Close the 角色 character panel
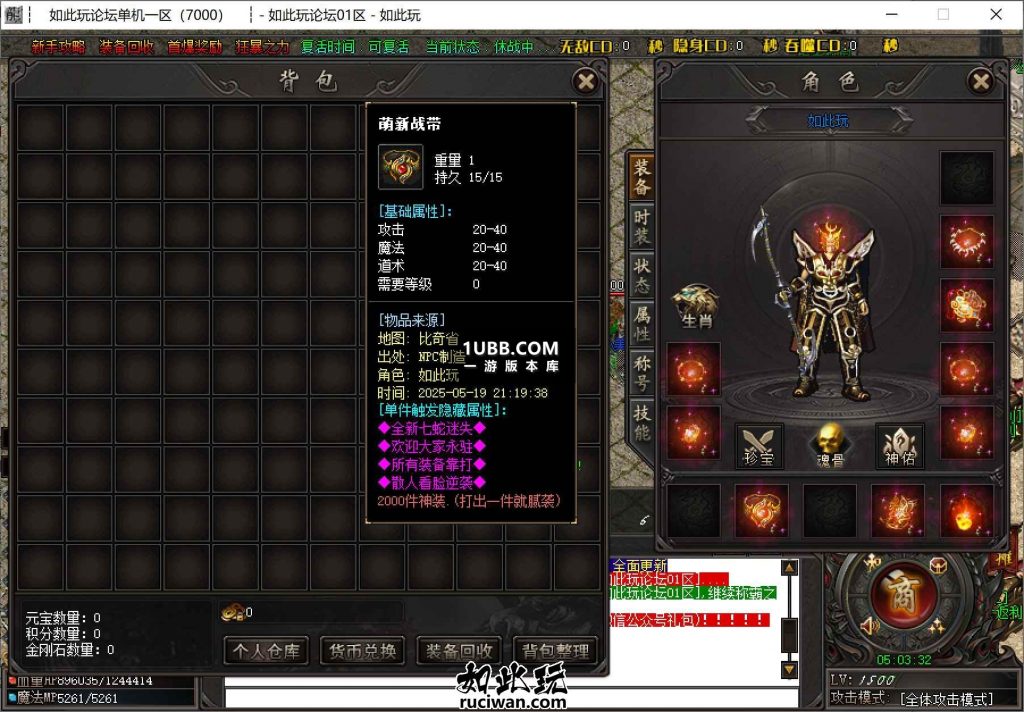 point(981,81)
